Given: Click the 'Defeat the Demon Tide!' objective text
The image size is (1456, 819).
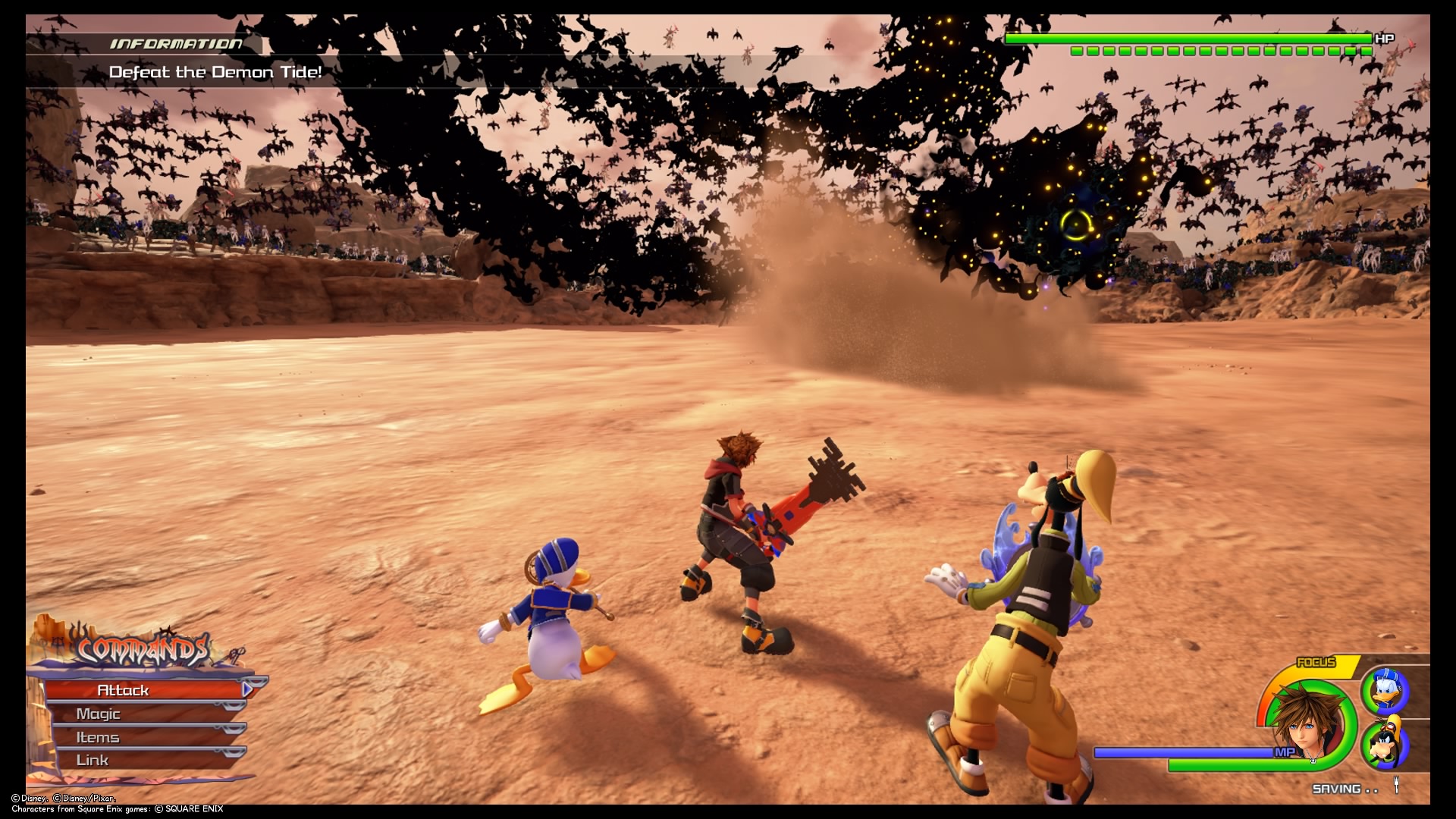Looking at the screenshot, I should point(215,73).
